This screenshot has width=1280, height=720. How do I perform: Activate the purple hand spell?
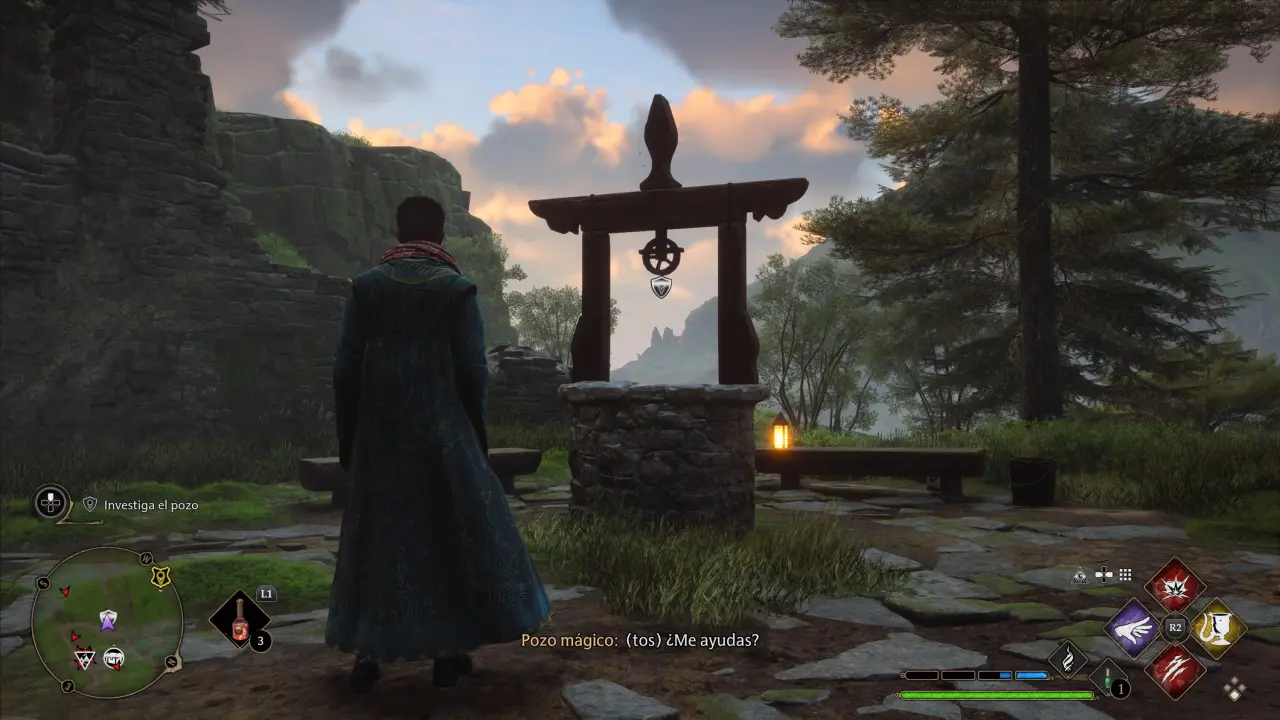[1133, 628]
